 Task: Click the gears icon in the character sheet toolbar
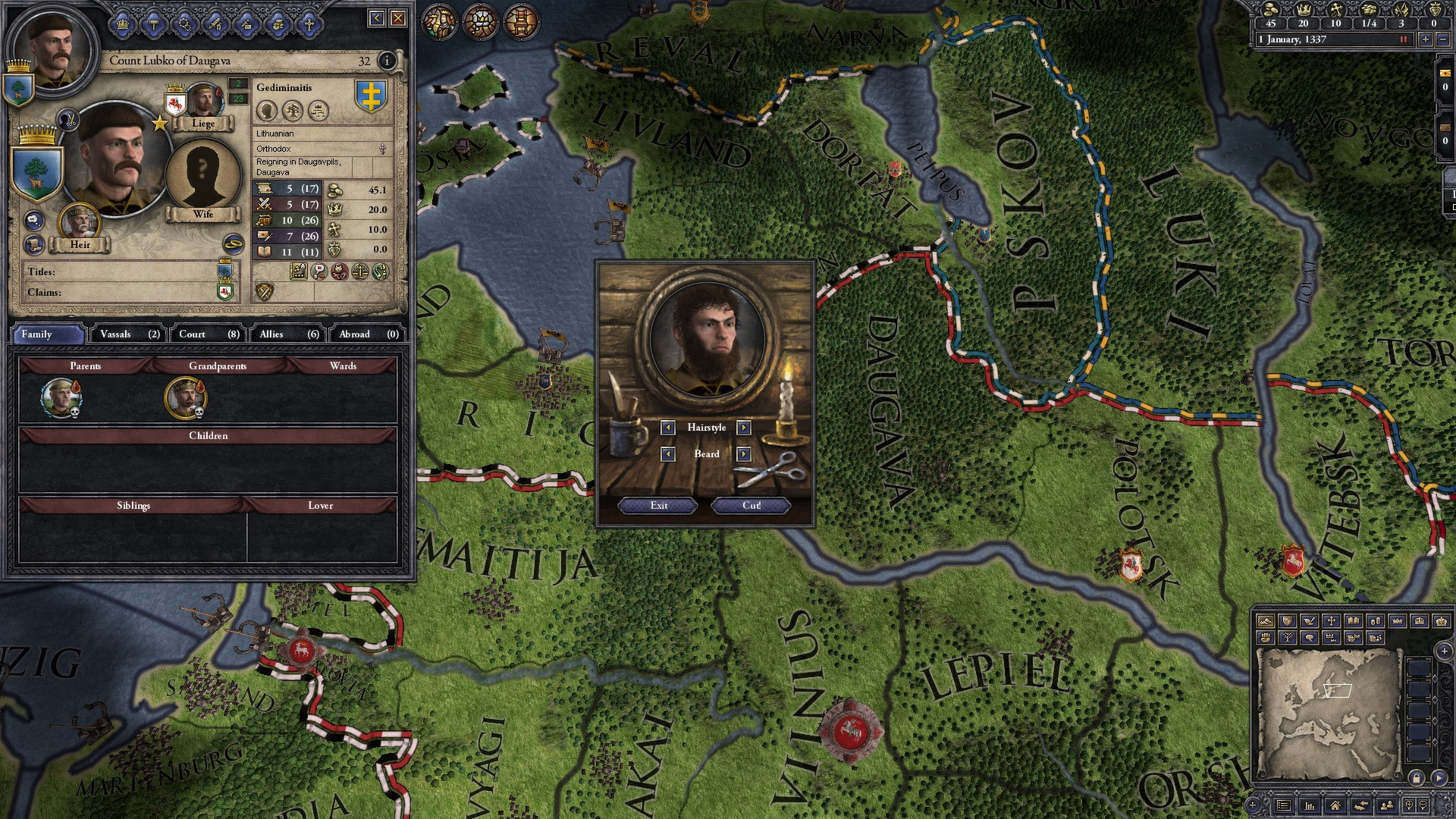[185, 24]
